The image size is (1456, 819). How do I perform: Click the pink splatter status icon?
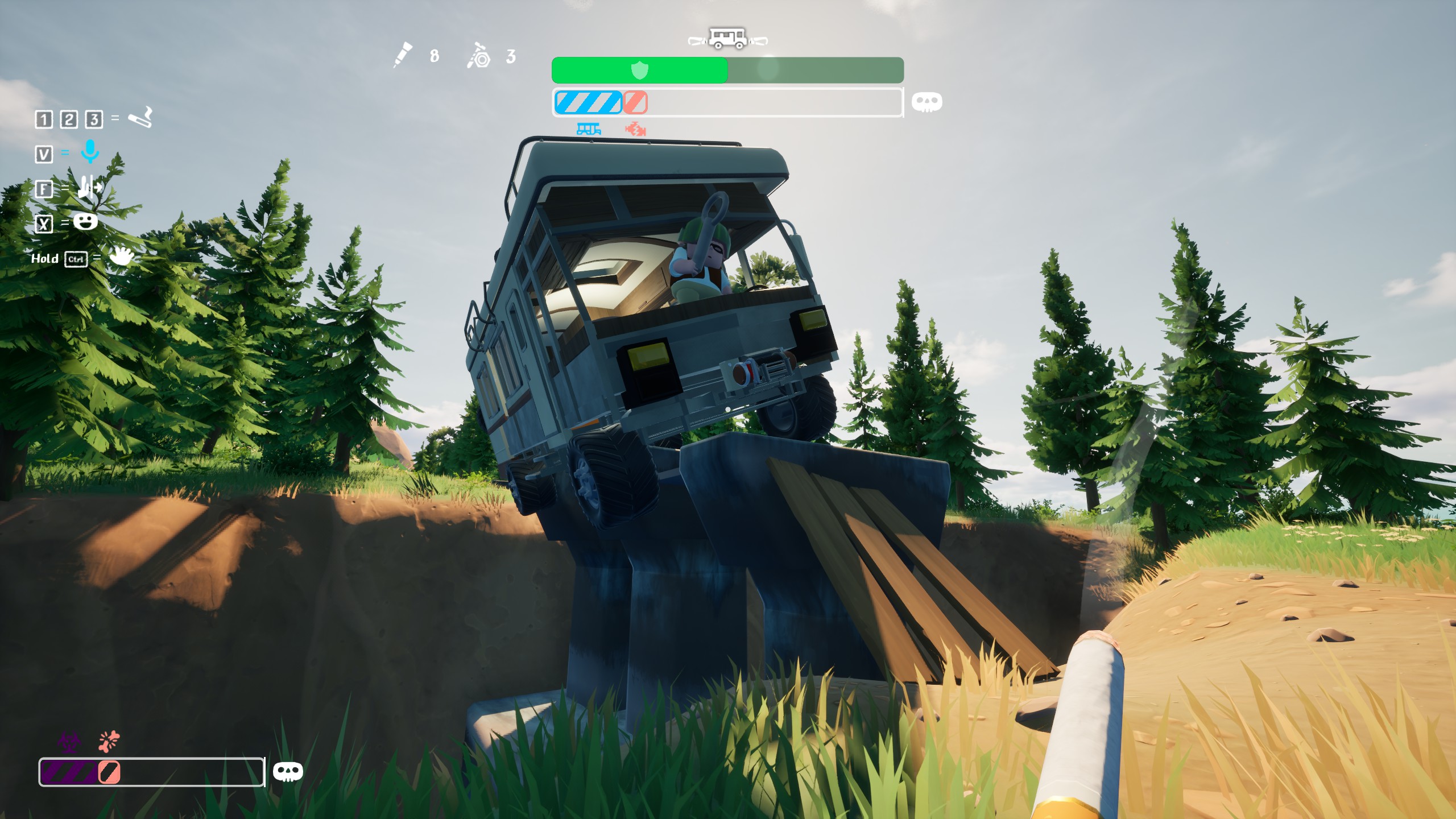(x=109, y=741)
